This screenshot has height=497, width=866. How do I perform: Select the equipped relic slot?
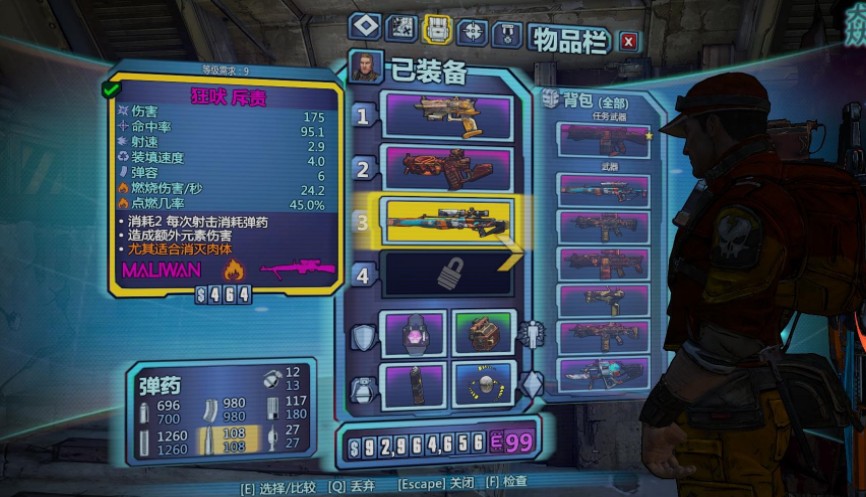[x=483, y=384]
